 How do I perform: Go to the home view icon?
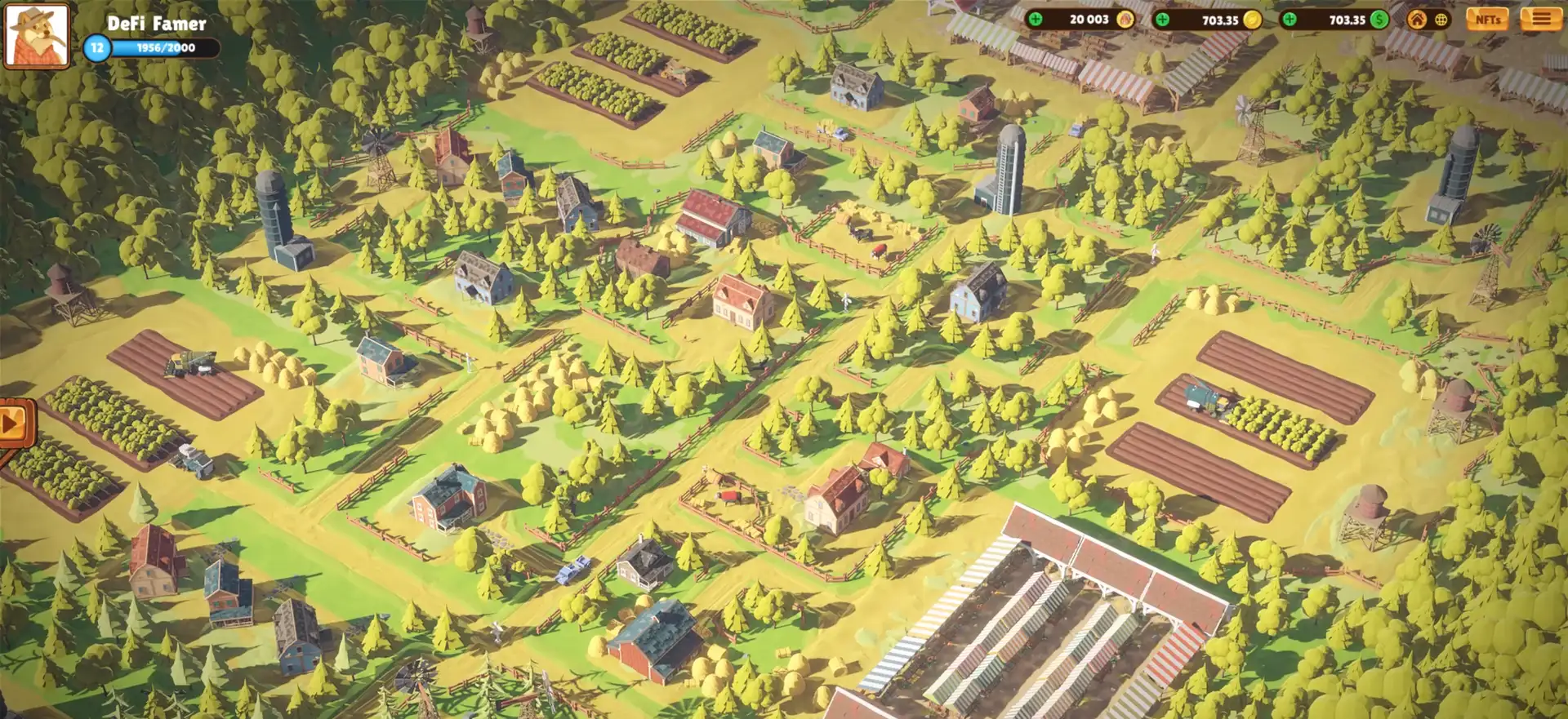pos(1417,20)
